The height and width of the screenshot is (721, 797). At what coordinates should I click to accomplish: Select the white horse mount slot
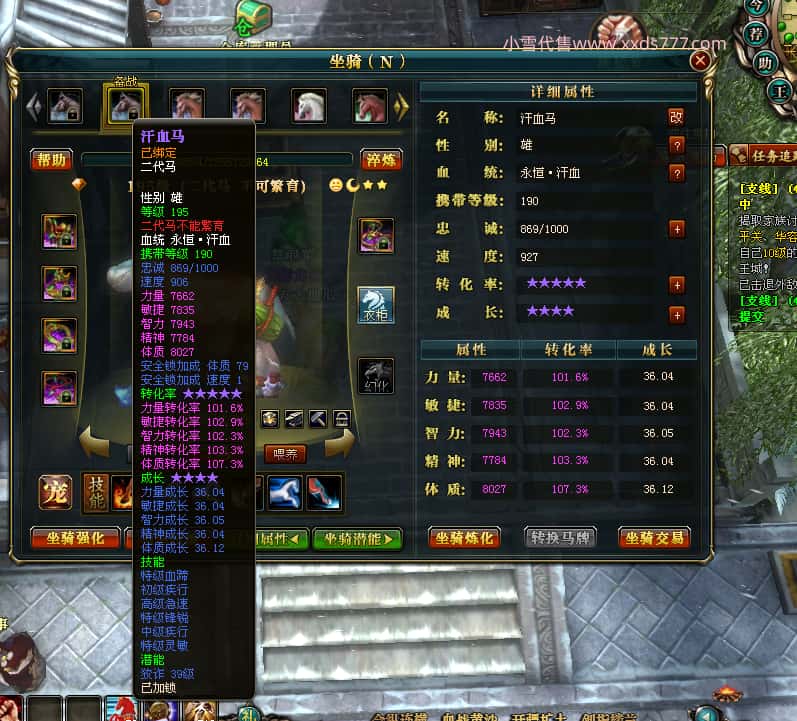(x=309, y=105)
